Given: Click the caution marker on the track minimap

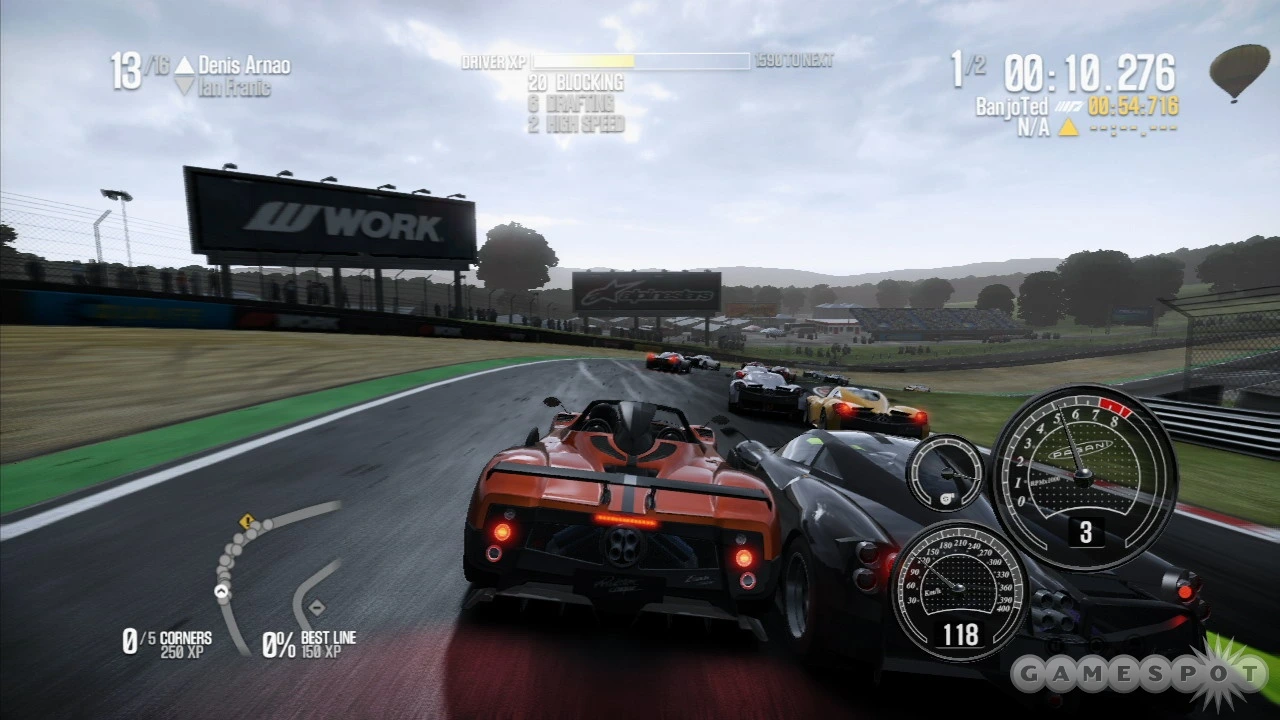Looking at the screenshot, I should (x=246, y=521).
